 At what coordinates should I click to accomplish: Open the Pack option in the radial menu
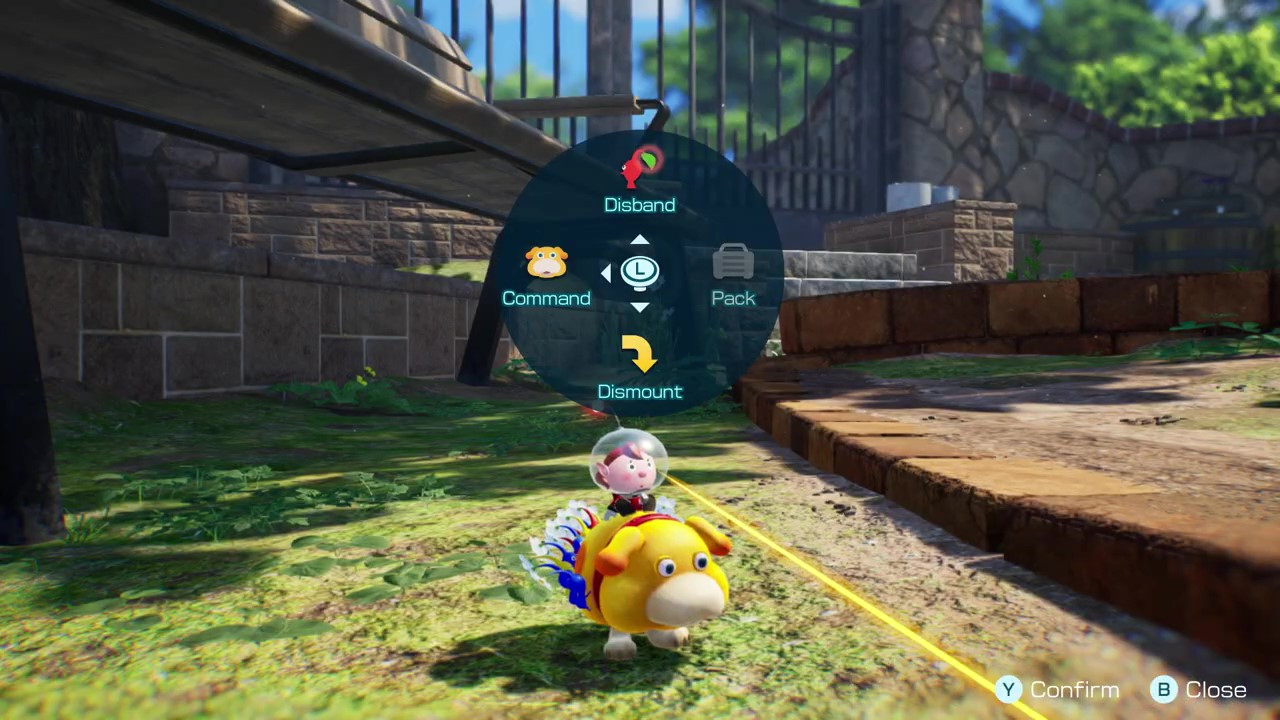[x=733, y=275]
